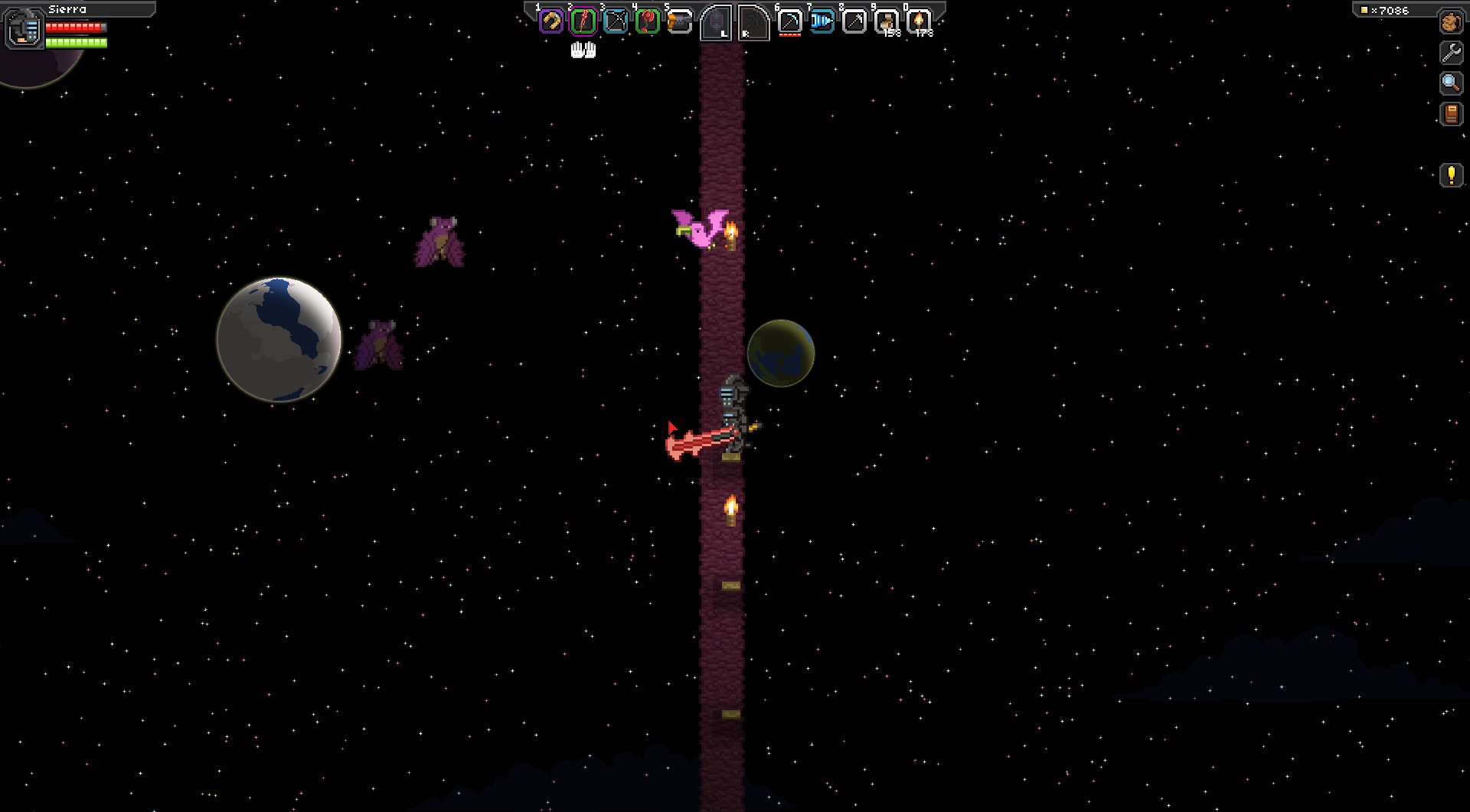
Task: Open the yellow exclamation quest log
Action: click(1451, 175)
